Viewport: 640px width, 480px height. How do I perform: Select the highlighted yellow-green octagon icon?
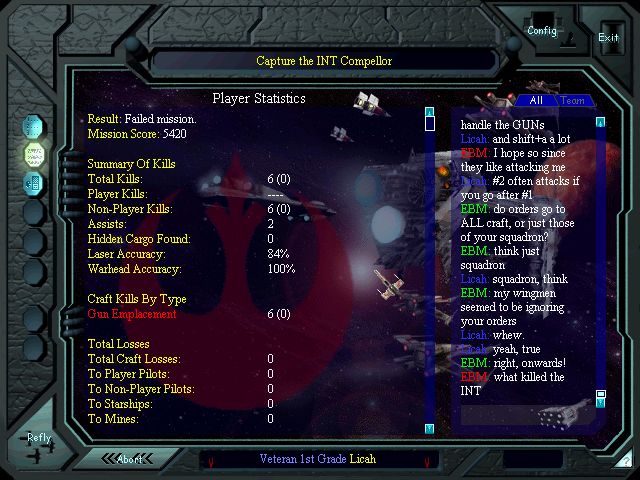pos(33,155)
